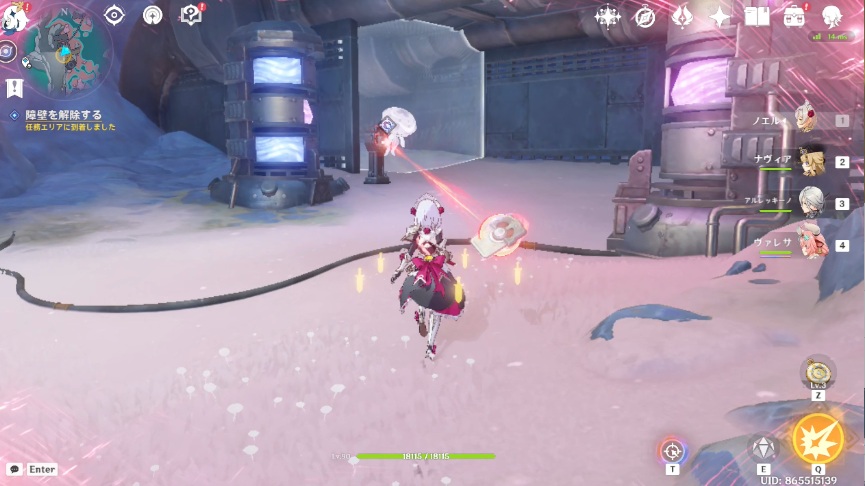Image resolution: width=865 pixels, height=486 pixels.
Task: Use the crystal Elemental Skill icon
Action: pyautogui.click(x=764, y=448)
